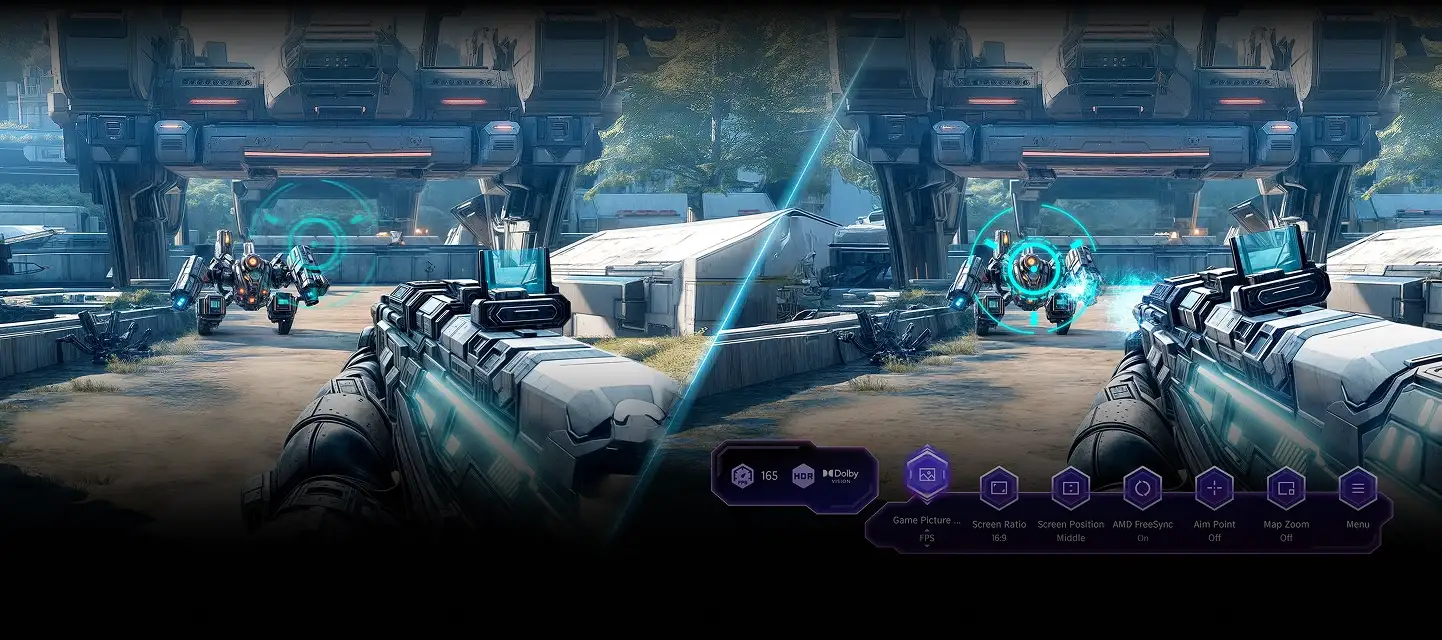This screenshot has width=1442, height=640.
Task: Toggle AMD FreeSync in the game bar
Action: coord(1142,489)
